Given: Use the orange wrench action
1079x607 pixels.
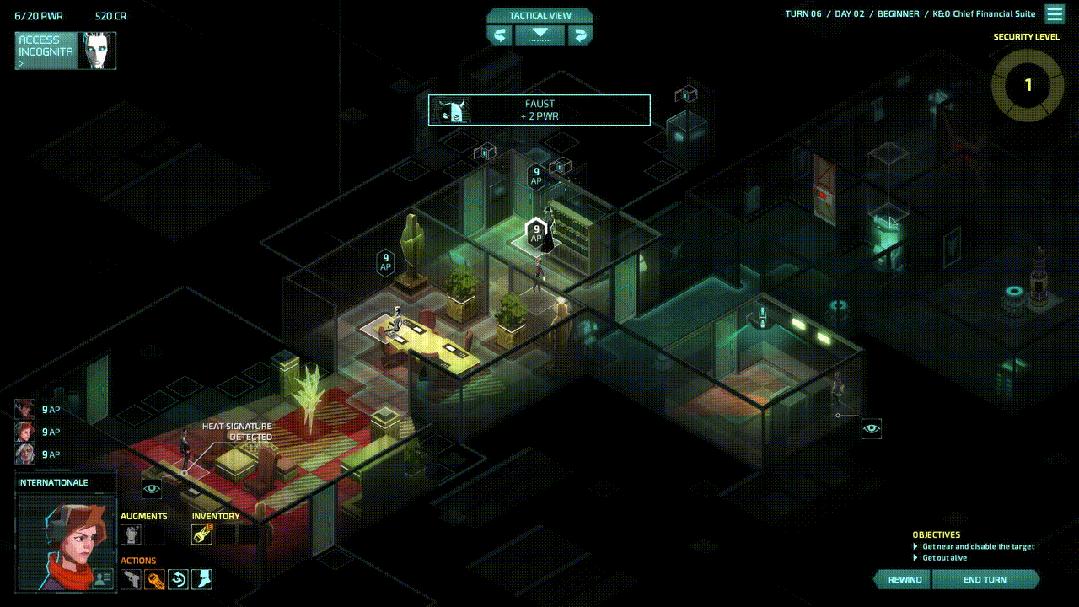Looking at the screenshot, I should 154,579.
